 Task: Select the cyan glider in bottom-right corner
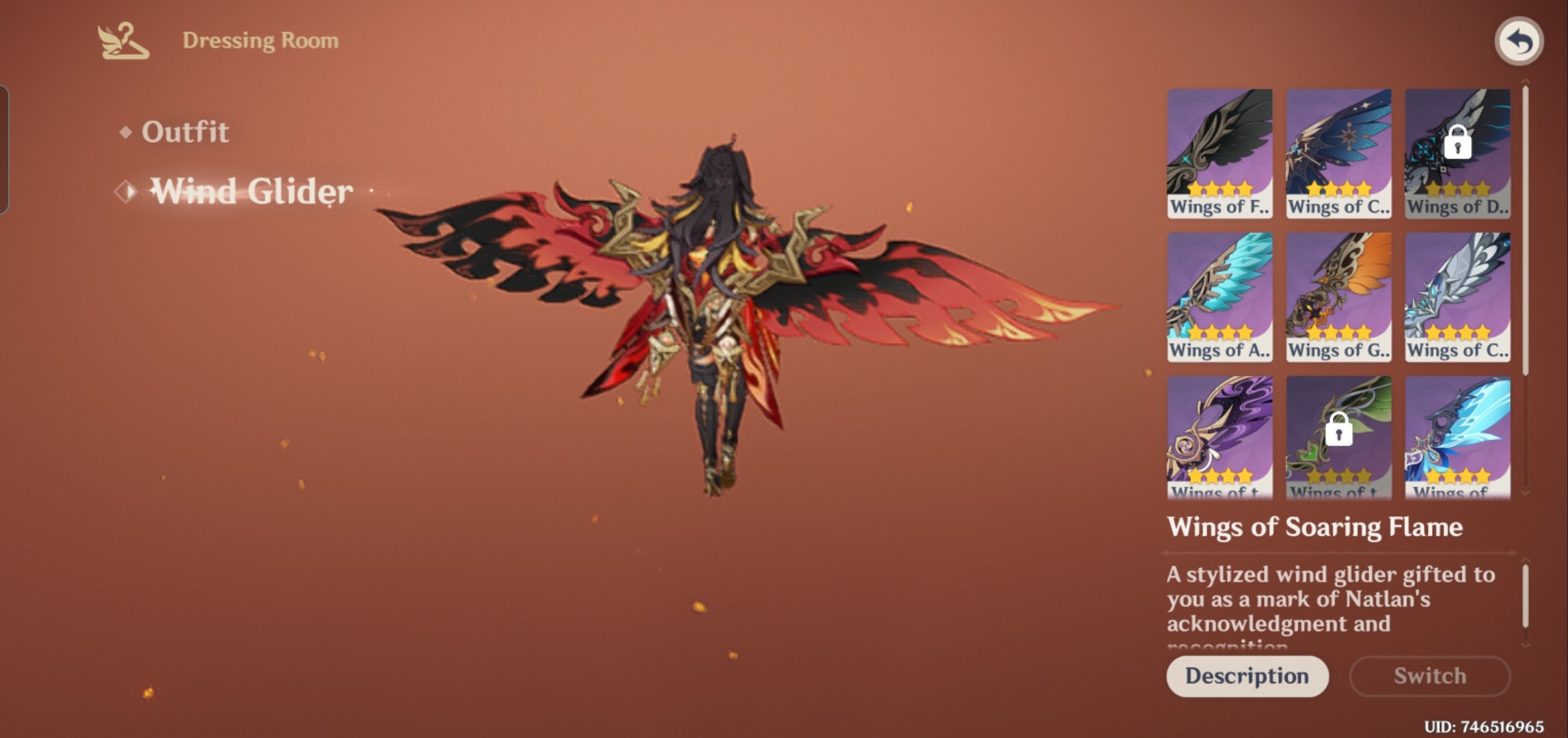pos(1456,434)
